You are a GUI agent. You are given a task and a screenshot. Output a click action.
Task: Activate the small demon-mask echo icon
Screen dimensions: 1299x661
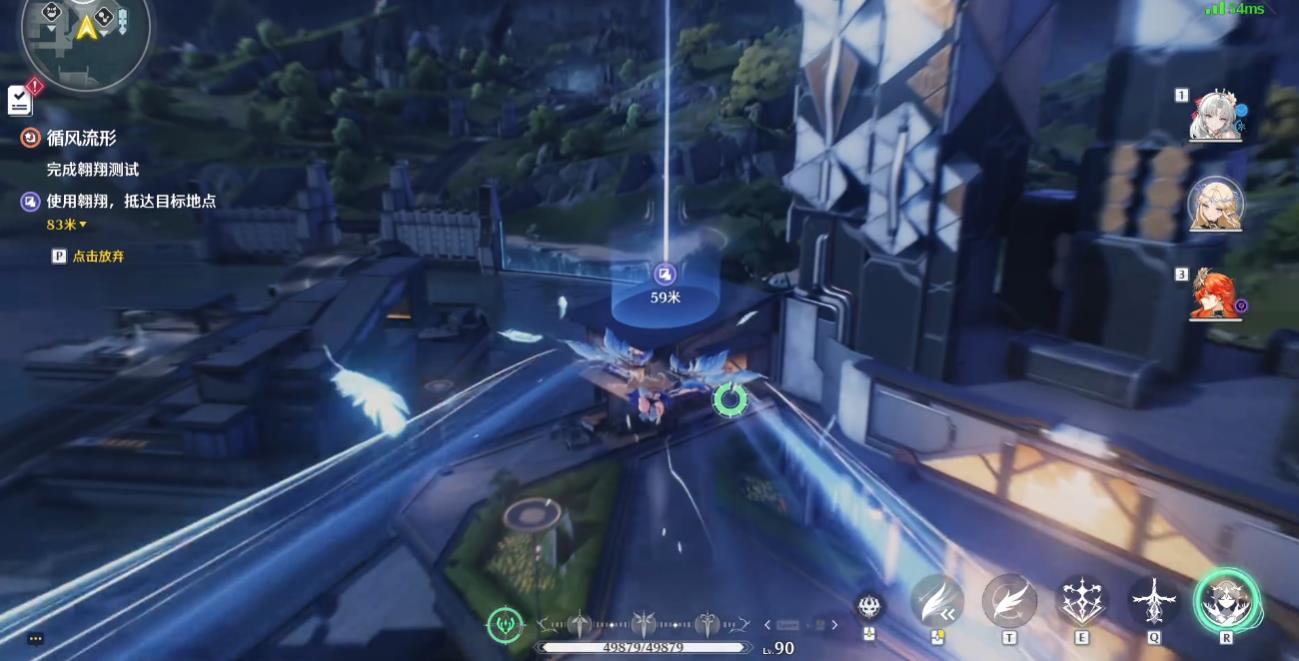click(869, 606)
